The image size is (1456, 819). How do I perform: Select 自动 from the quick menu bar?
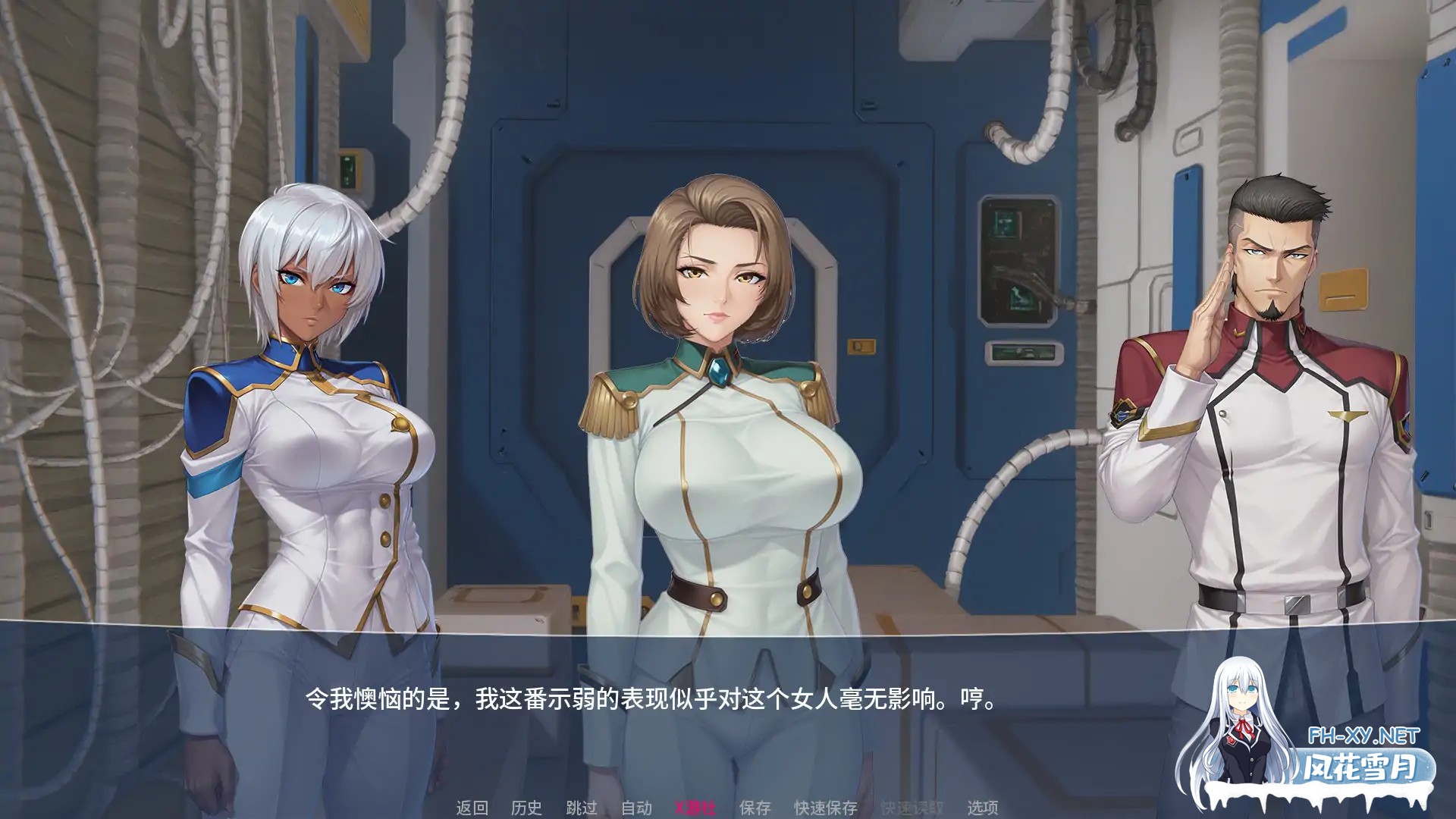point(637,808)
